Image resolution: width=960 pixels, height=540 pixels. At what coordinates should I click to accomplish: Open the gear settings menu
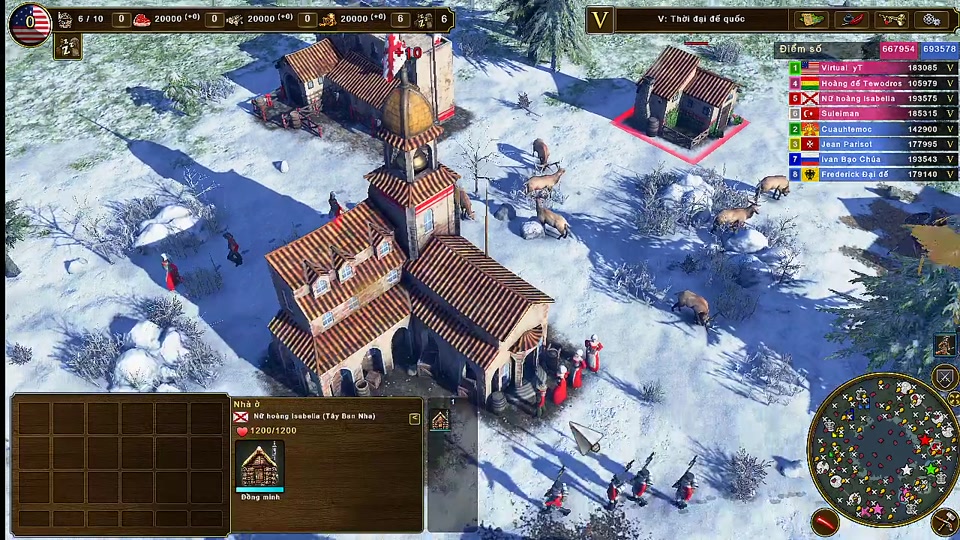(932, 20)
